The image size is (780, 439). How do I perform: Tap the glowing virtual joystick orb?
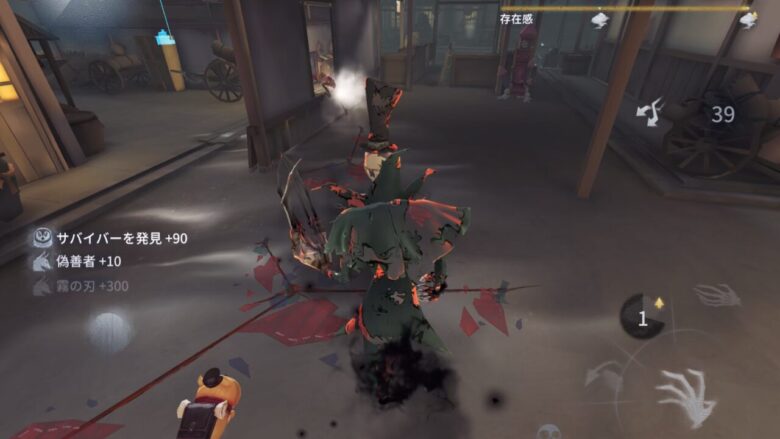click(108, 331)
